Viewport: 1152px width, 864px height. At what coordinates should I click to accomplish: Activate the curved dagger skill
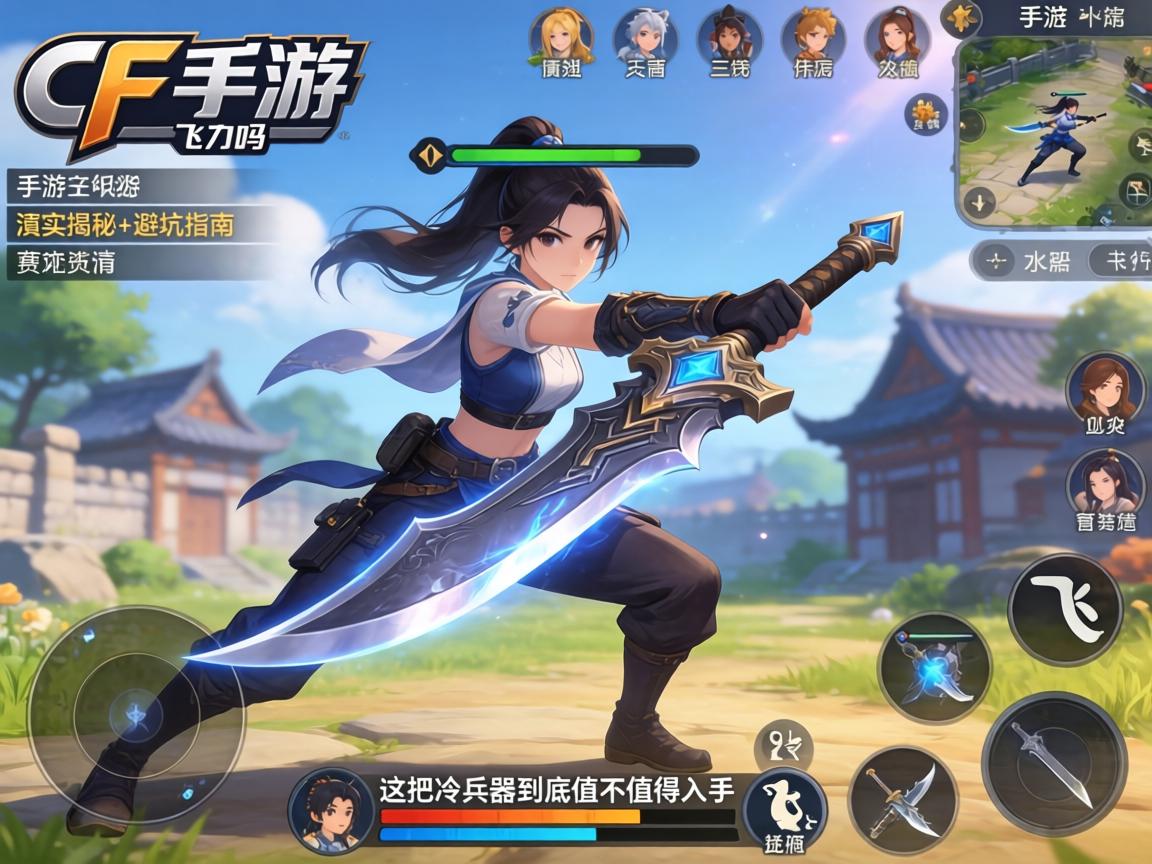(902, 798)
